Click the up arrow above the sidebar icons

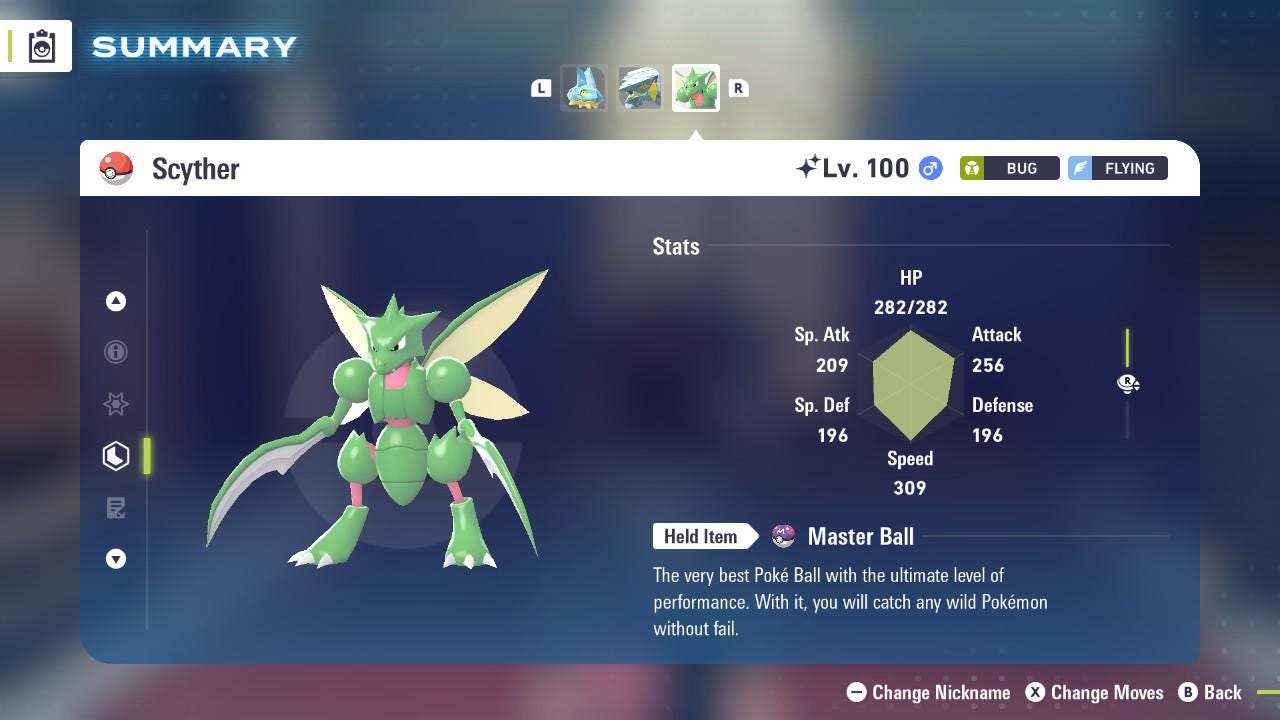coord(116,301)
